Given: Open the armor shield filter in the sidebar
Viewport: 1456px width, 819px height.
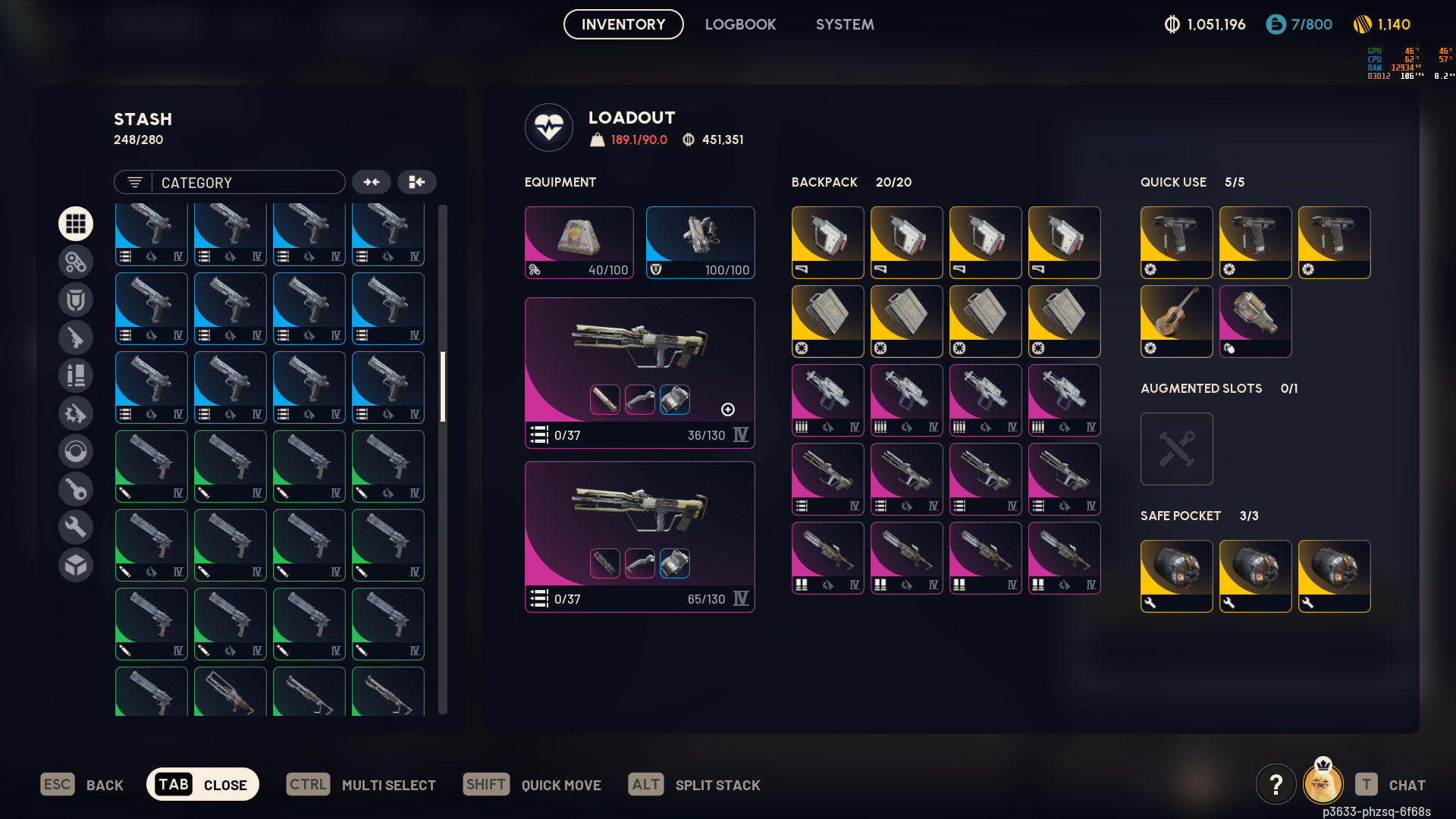Looking at the screenshot, I should click(76, 300).
